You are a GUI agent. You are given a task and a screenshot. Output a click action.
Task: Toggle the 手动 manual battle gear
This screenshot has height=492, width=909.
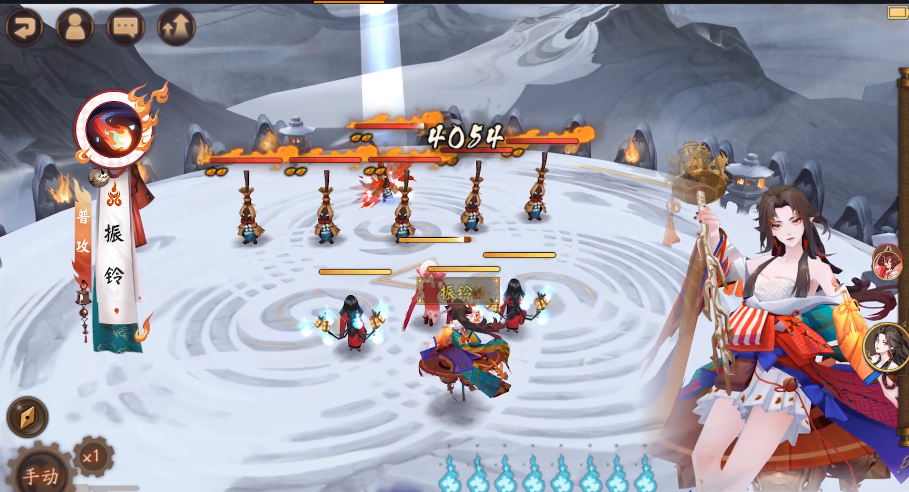[42, 473]
